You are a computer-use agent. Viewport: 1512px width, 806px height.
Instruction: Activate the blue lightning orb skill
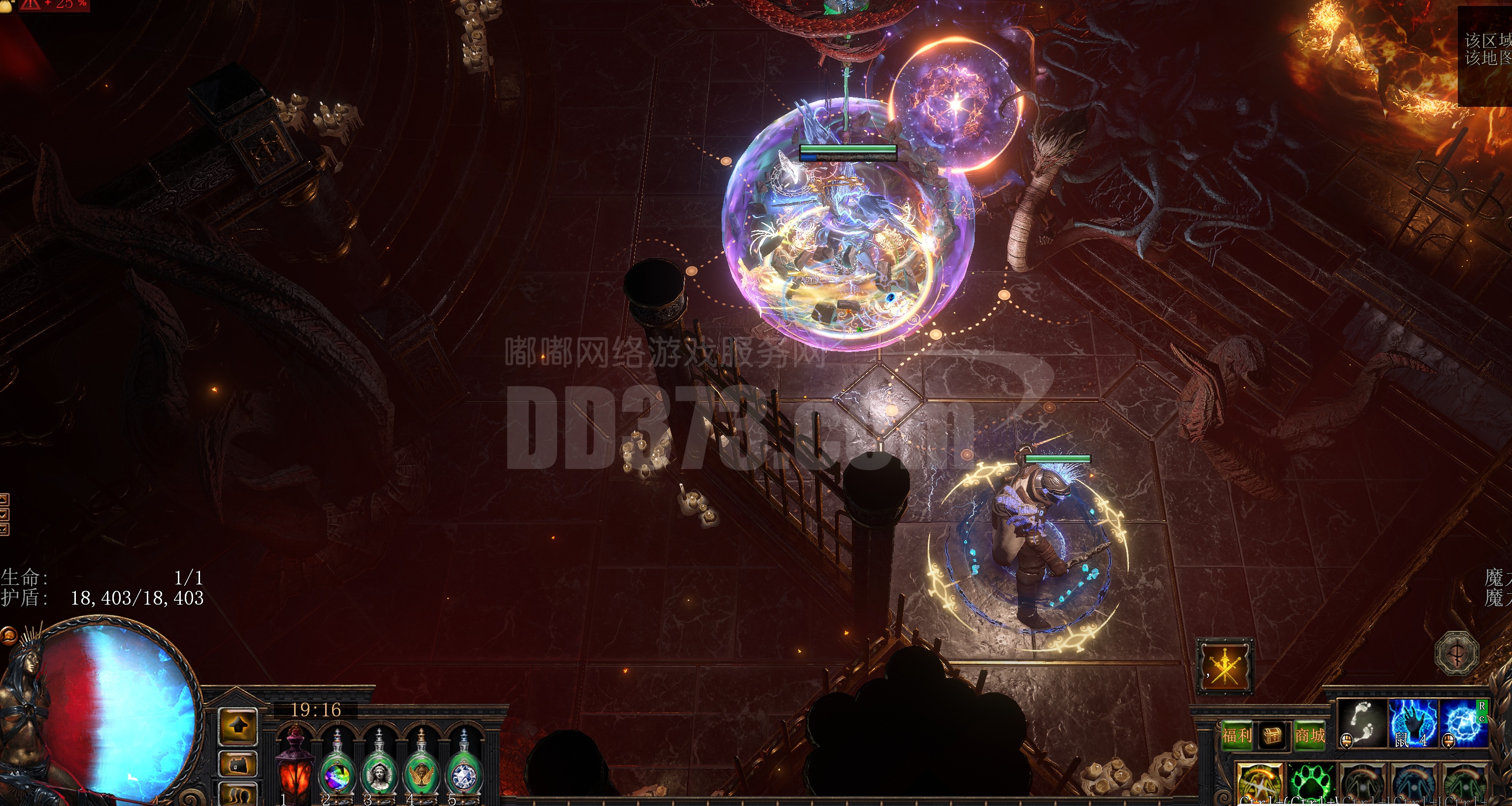1464,724
